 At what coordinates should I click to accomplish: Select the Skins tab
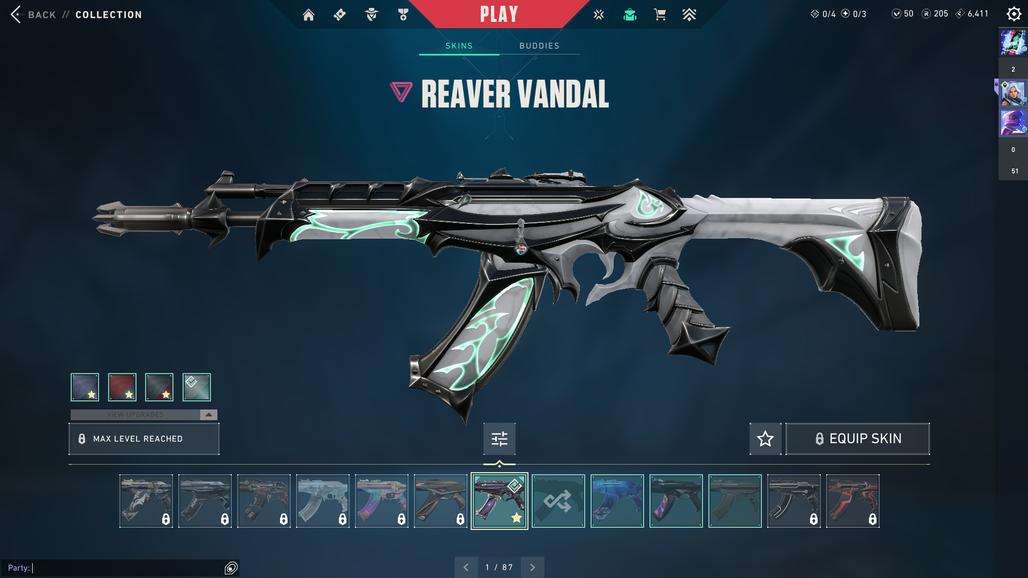pos(459,46)
